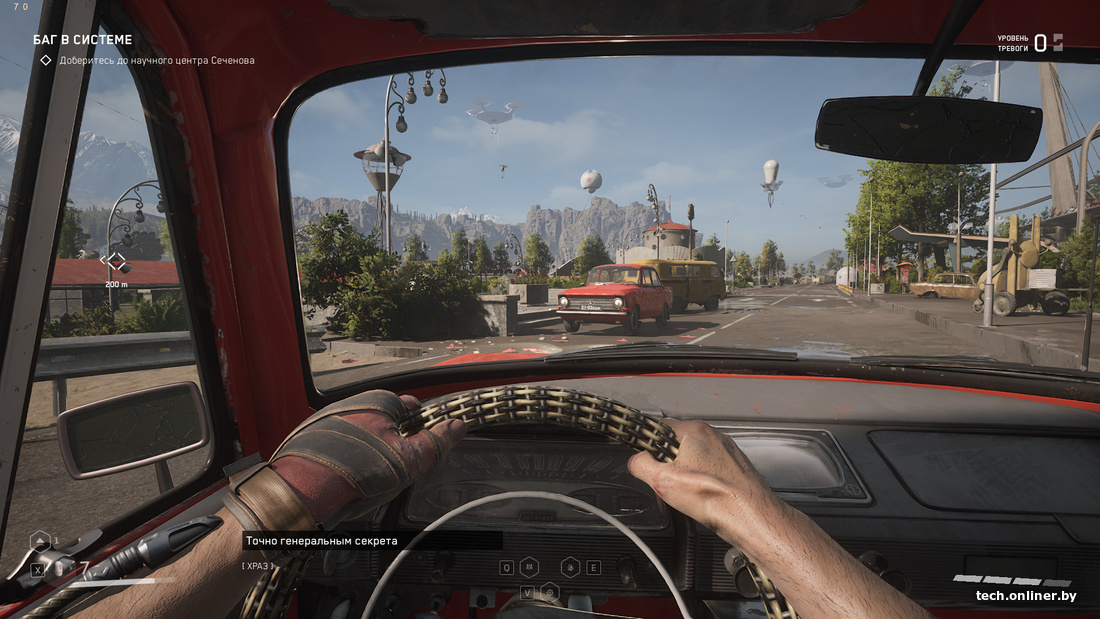Screen dimensions: 1100x619
Task: Select the "Баг в системе" quest tracker
Action: (x=82, y=40)
